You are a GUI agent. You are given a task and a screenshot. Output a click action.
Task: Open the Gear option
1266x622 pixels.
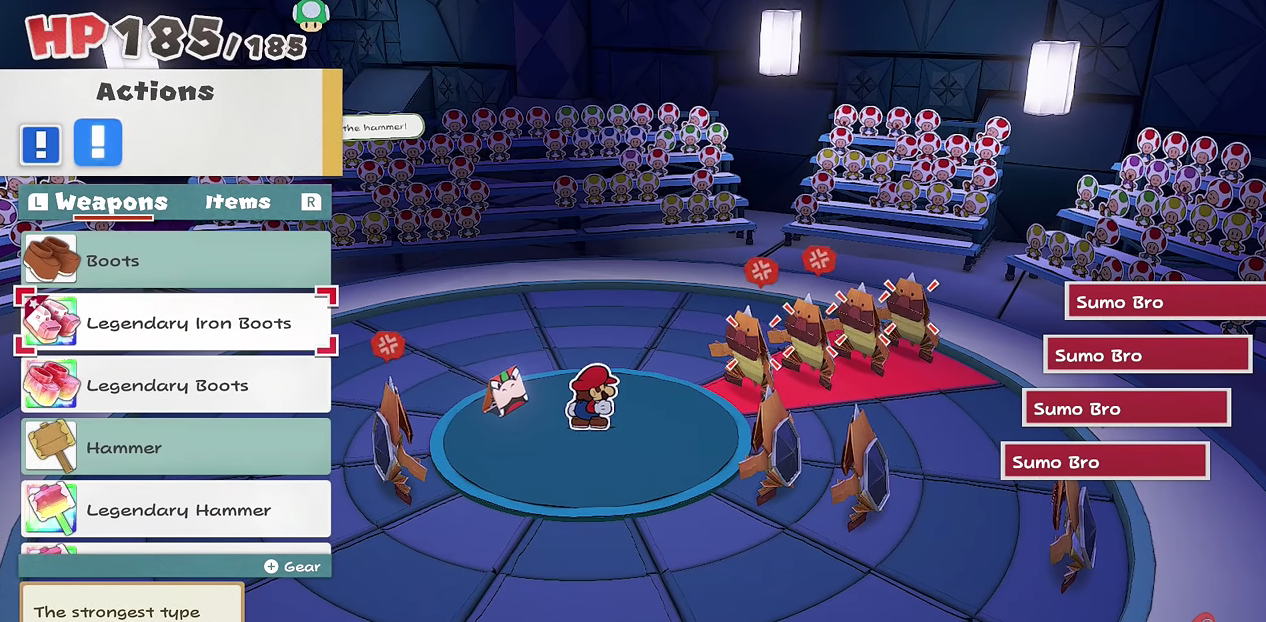pyautogui.click(x=293, y=566)
